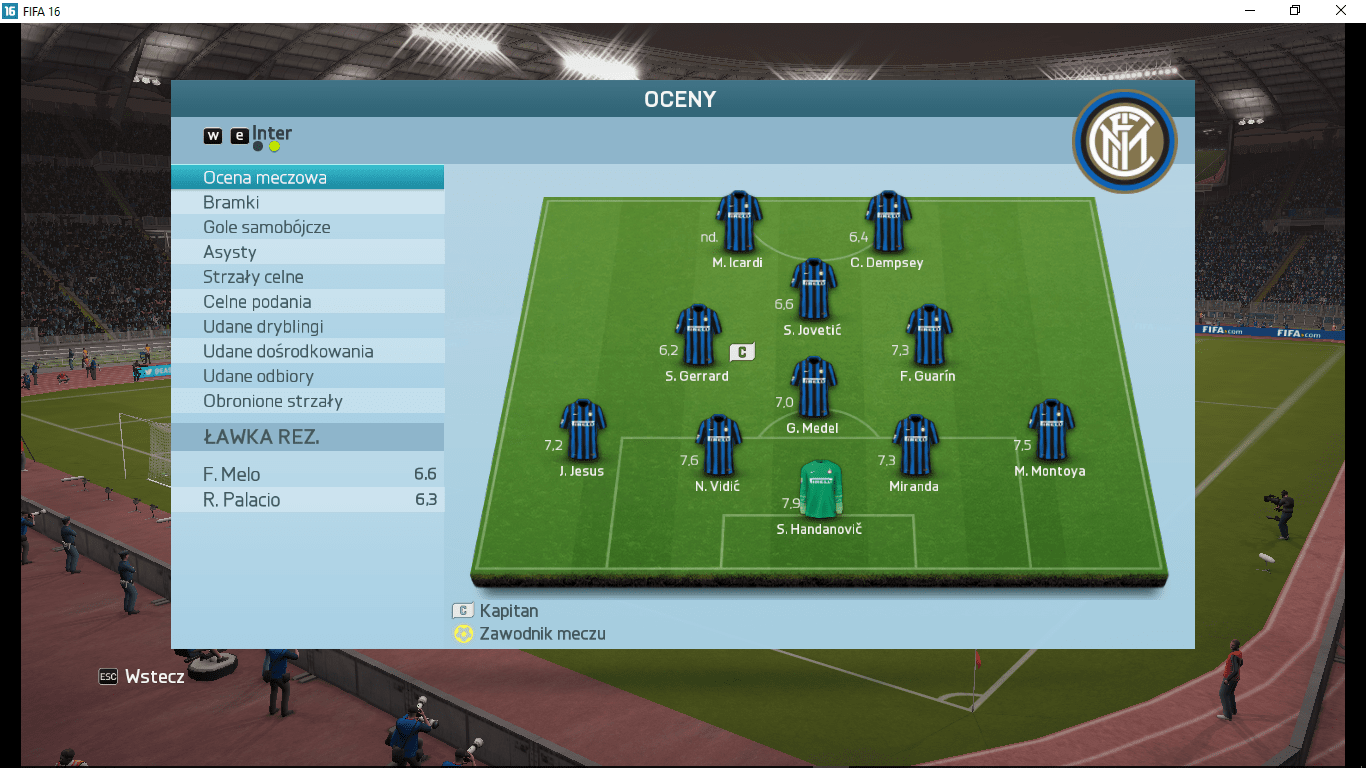Click C. Dempsey's player shirt

[x=887, y=222]
